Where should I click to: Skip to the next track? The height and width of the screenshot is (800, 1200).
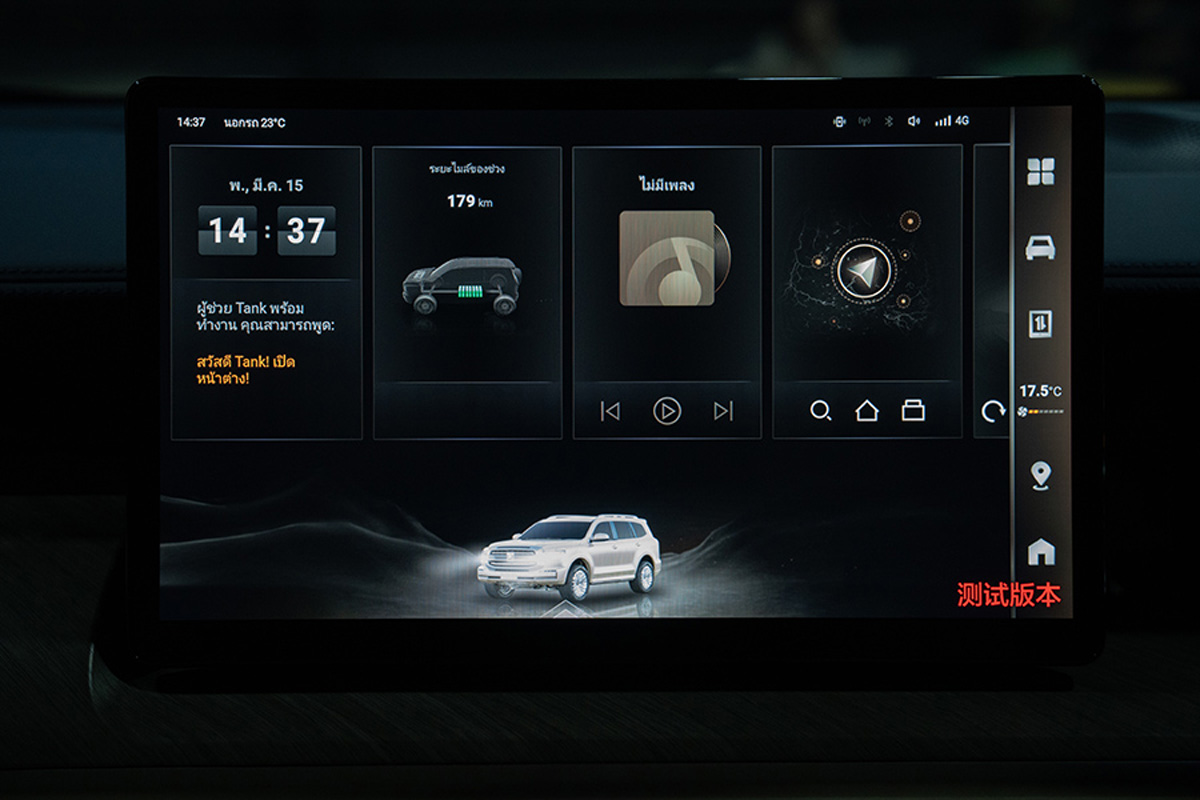coord(723,411)
